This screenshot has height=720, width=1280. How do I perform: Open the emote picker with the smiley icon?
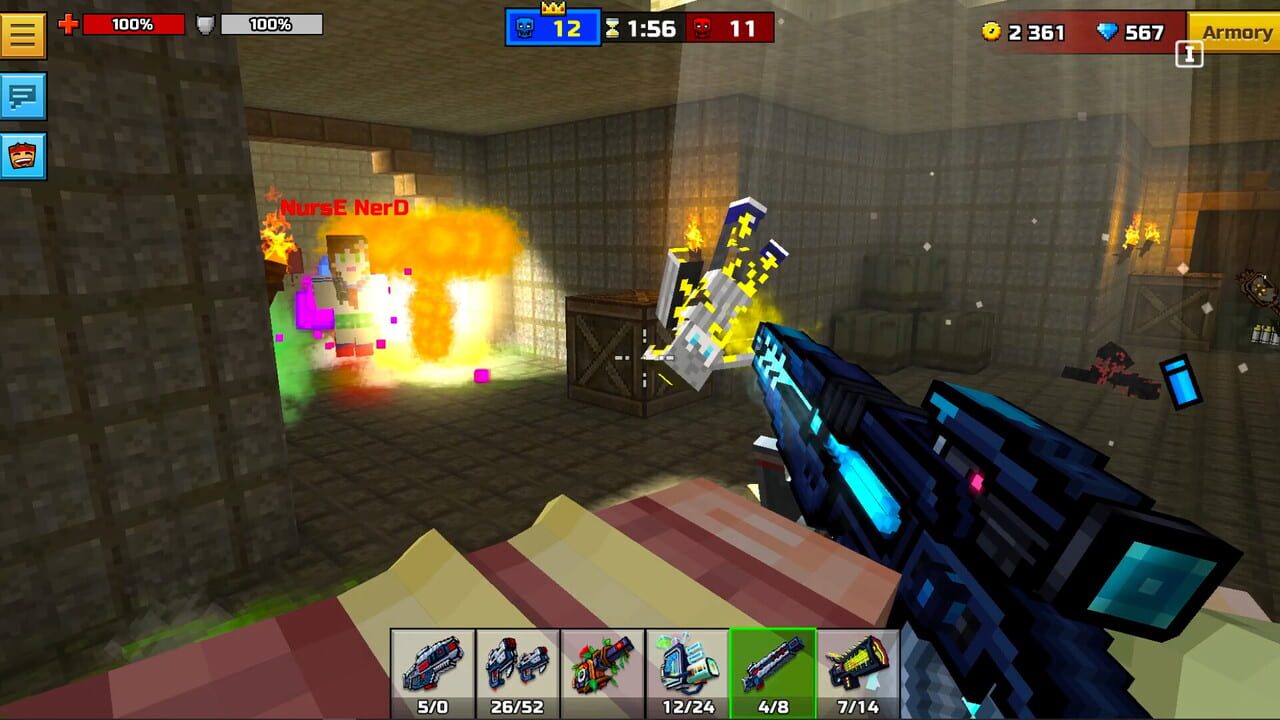pyautogui.click(x=24, y=152)
